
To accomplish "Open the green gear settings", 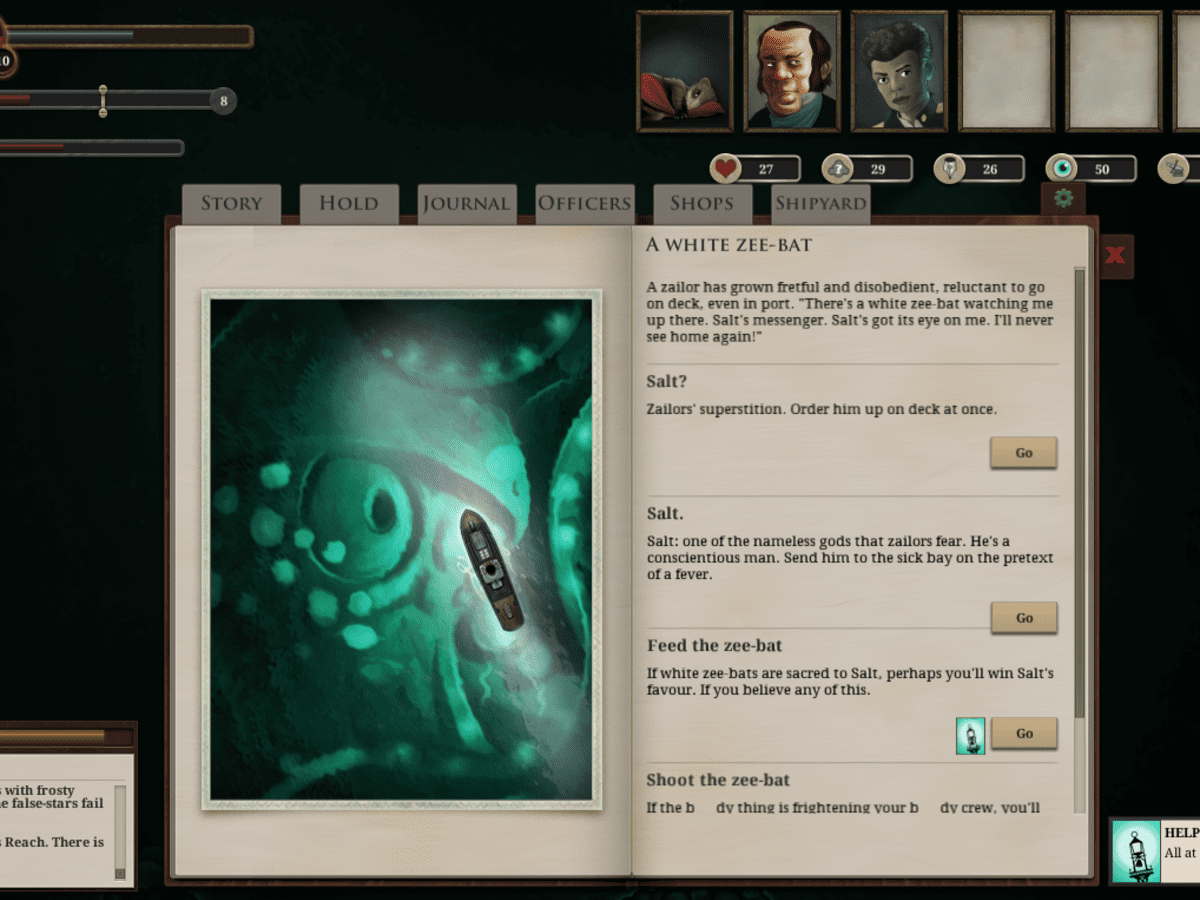I will pyautogui.click(x=1063, y=198).
